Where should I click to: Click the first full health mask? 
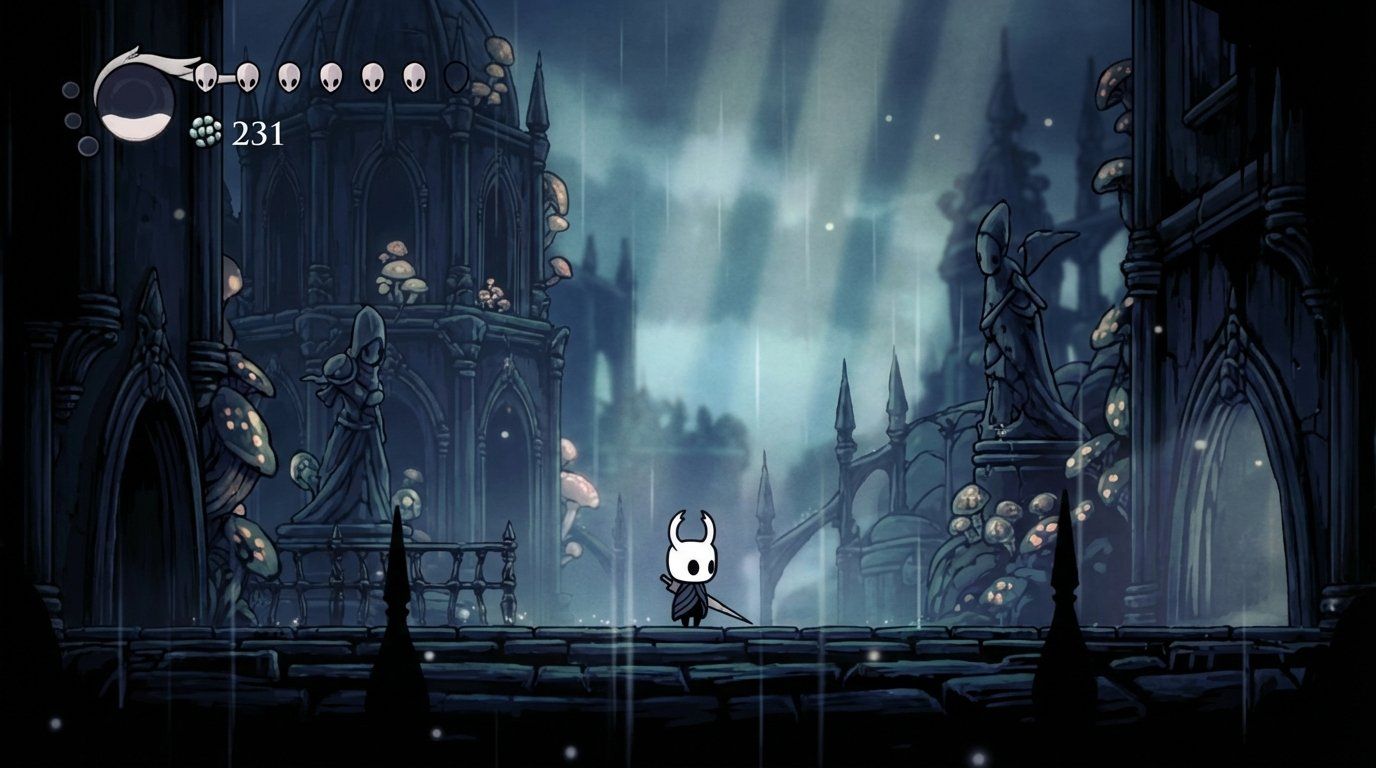click(x=206, y=77)
